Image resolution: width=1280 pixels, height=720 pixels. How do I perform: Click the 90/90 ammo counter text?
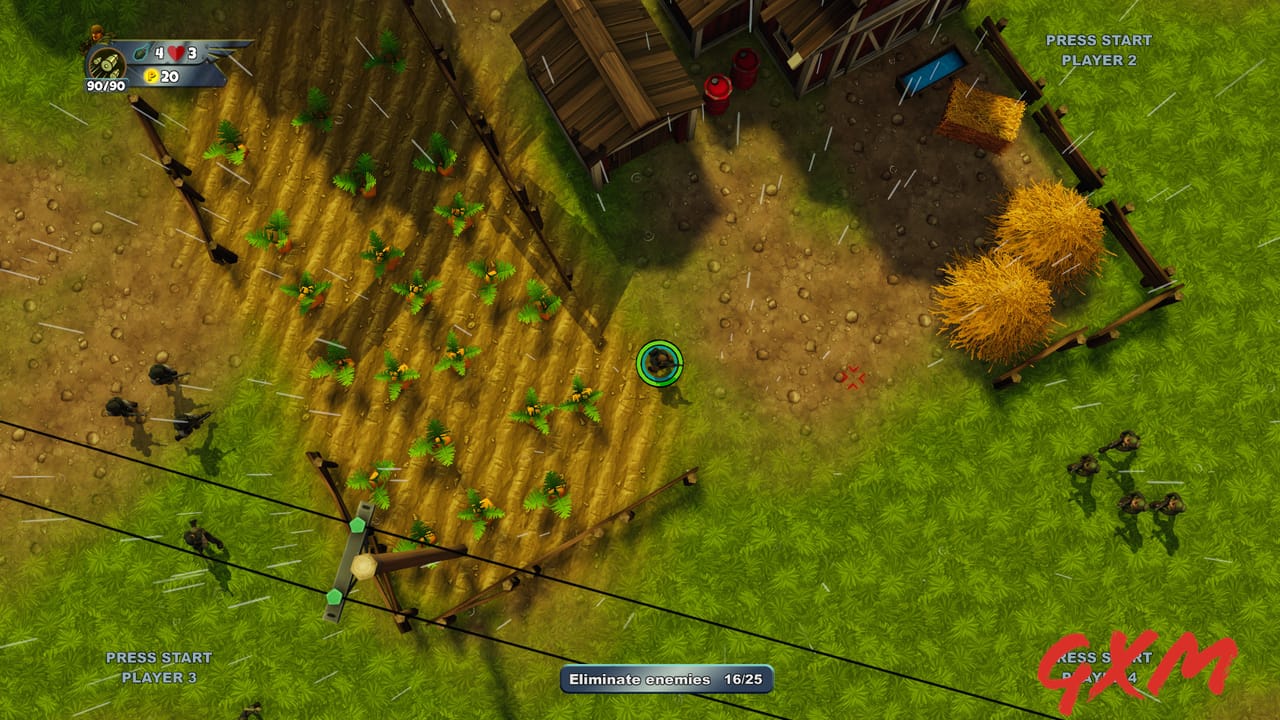(106, 85)
